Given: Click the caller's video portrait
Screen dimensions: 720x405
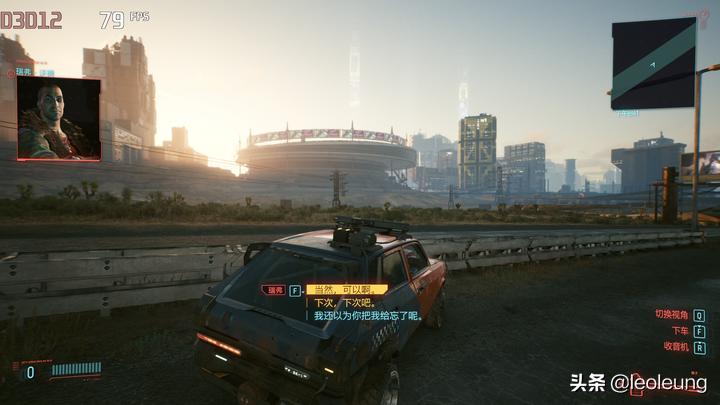Looking at the screenshot, I should tap(58, 119).
